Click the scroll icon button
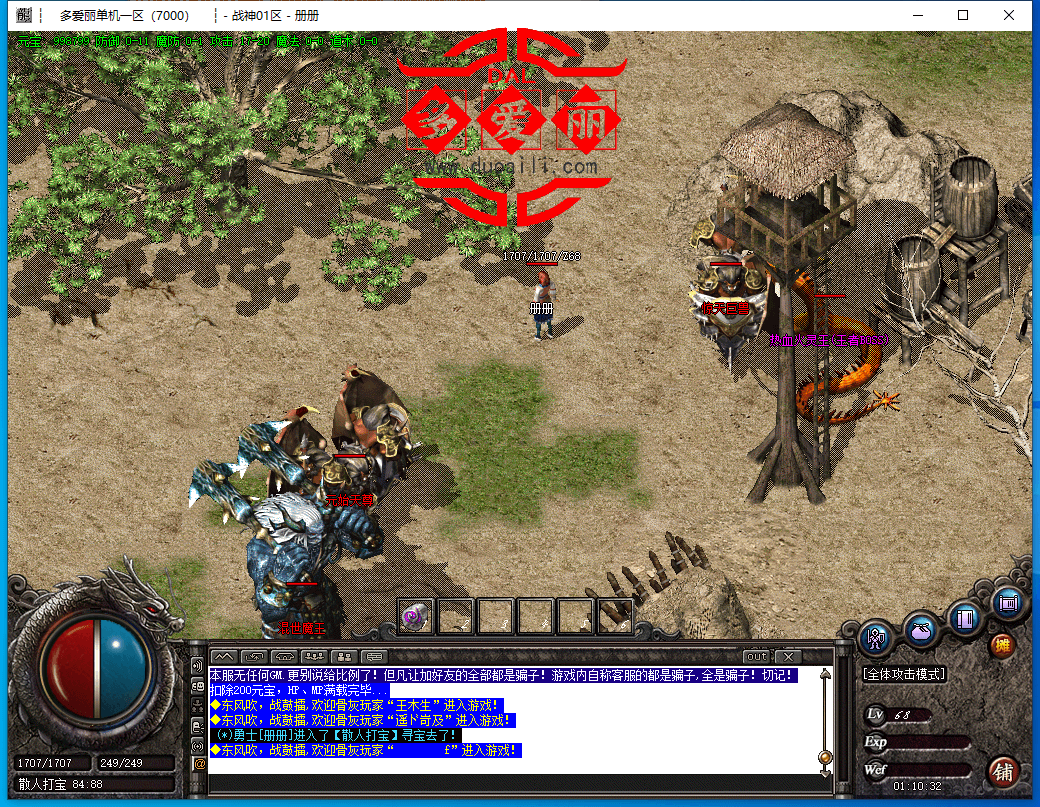The width and height of the screenshot is (1040, 807). 1007,603
